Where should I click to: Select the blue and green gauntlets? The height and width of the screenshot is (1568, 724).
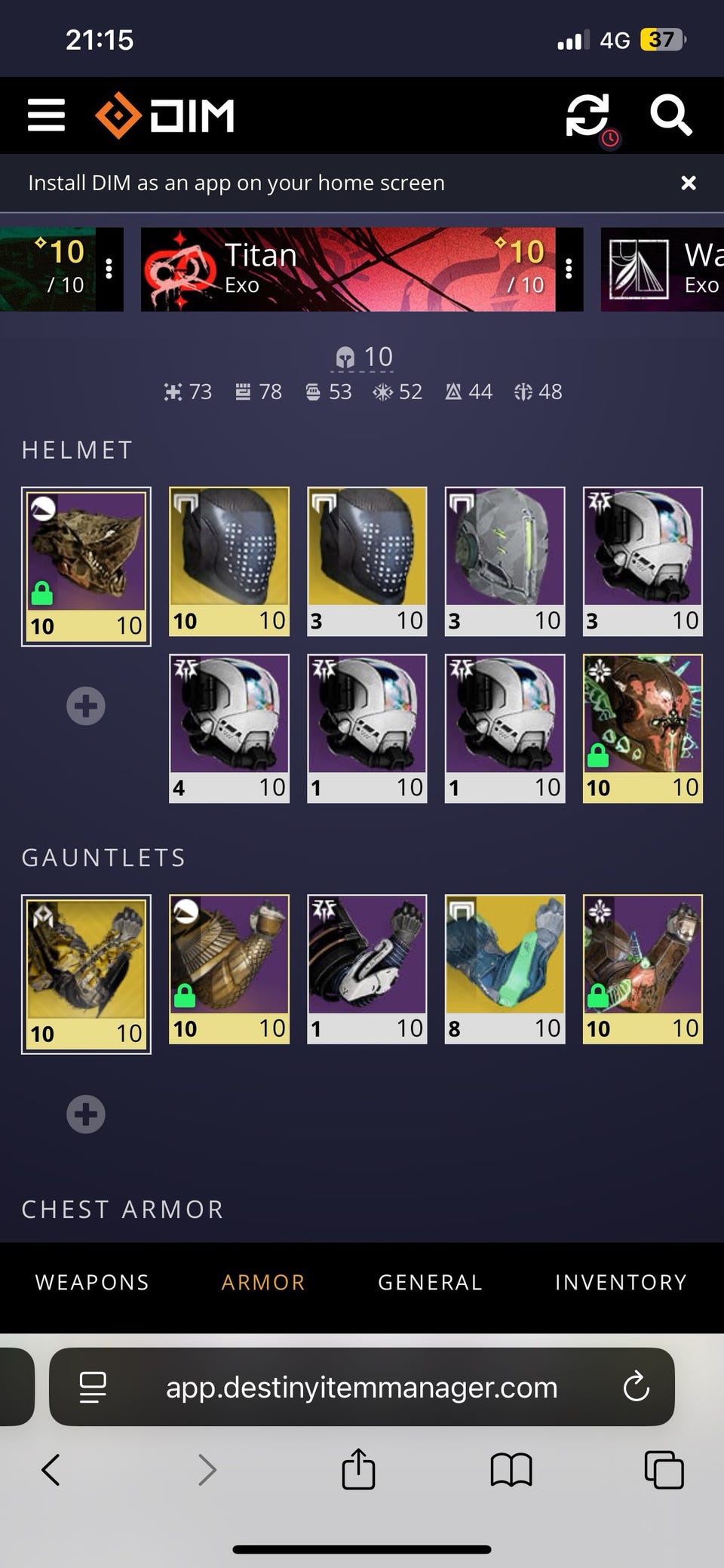[505, 969]
